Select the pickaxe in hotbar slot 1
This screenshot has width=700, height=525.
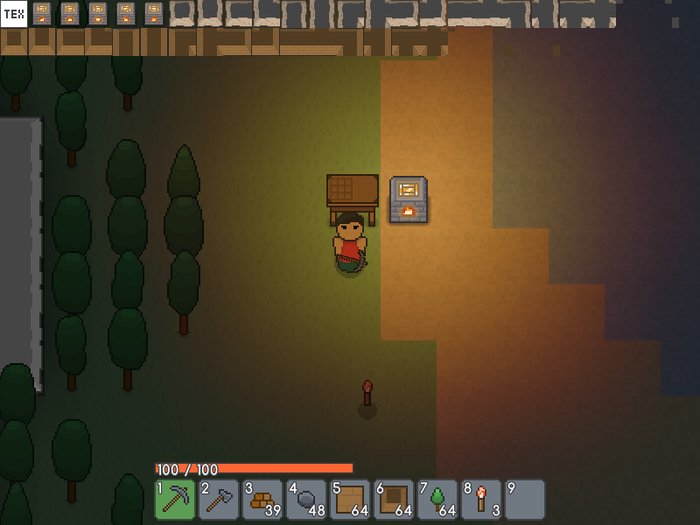coord(175,499)
